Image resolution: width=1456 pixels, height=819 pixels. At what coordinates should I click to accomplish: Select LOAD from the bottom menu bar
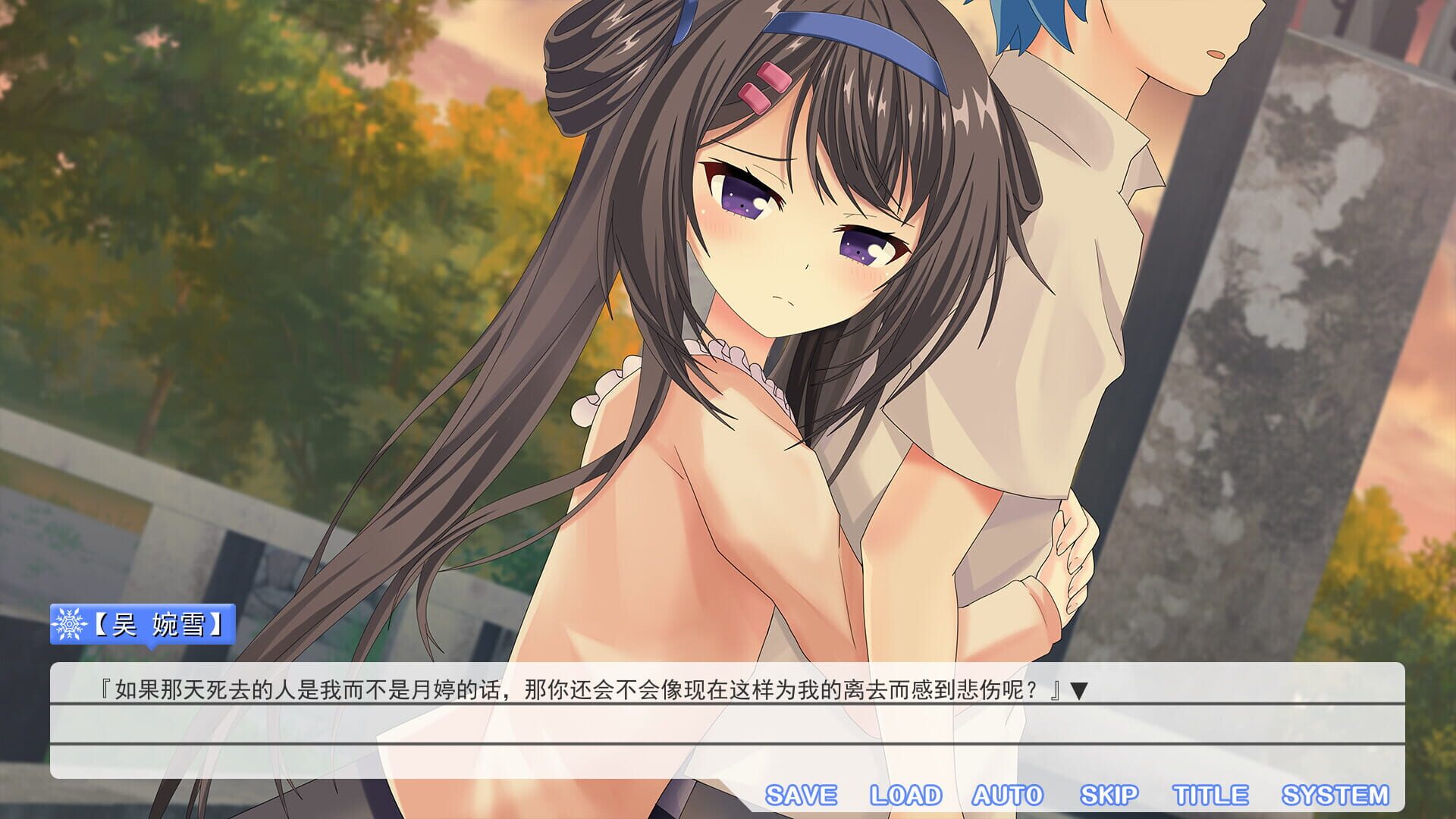click(906, 796)
